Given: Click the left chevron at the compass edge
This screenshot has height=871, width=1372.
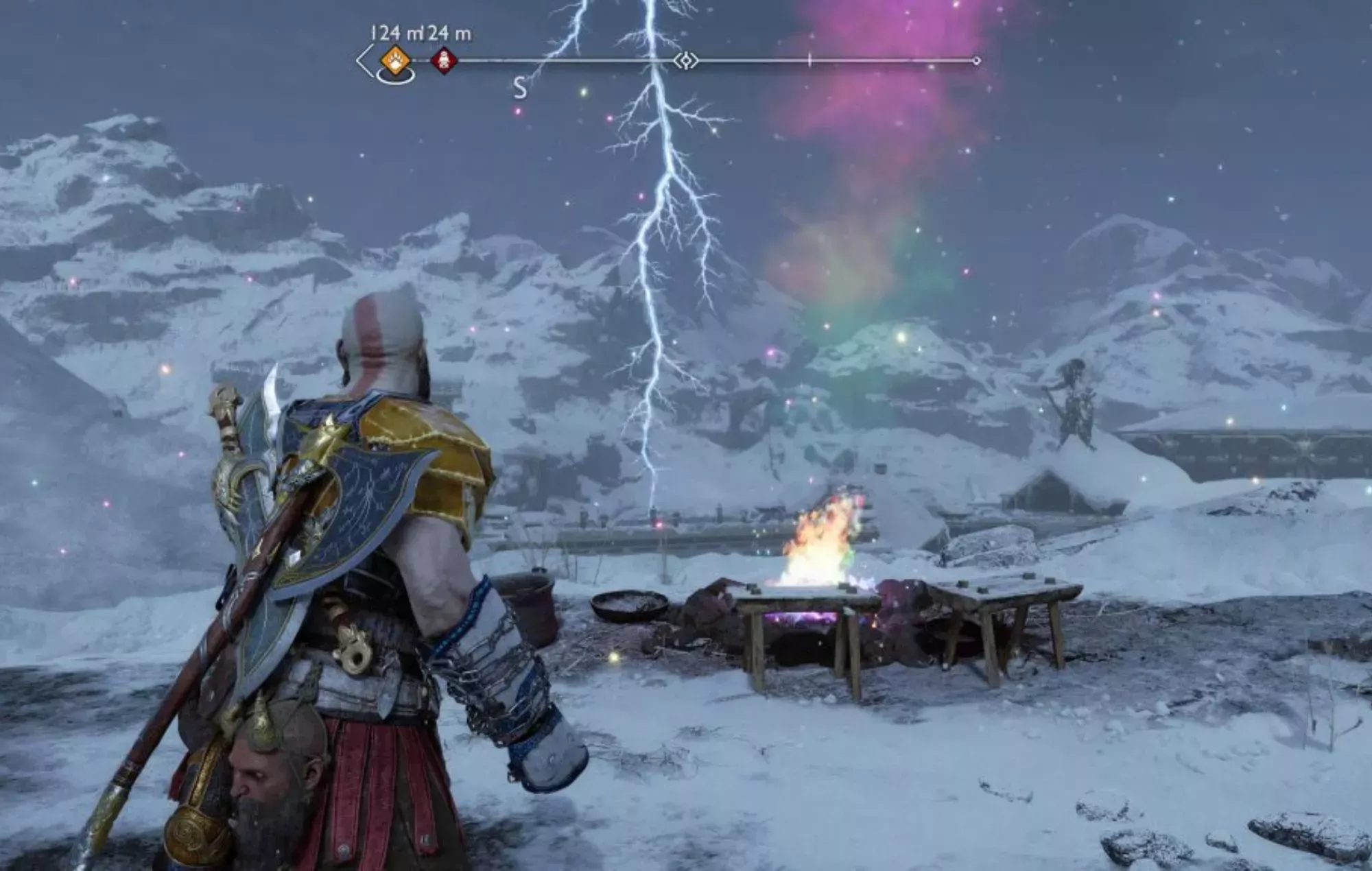Looking at the screenshot, I should 363,60.
